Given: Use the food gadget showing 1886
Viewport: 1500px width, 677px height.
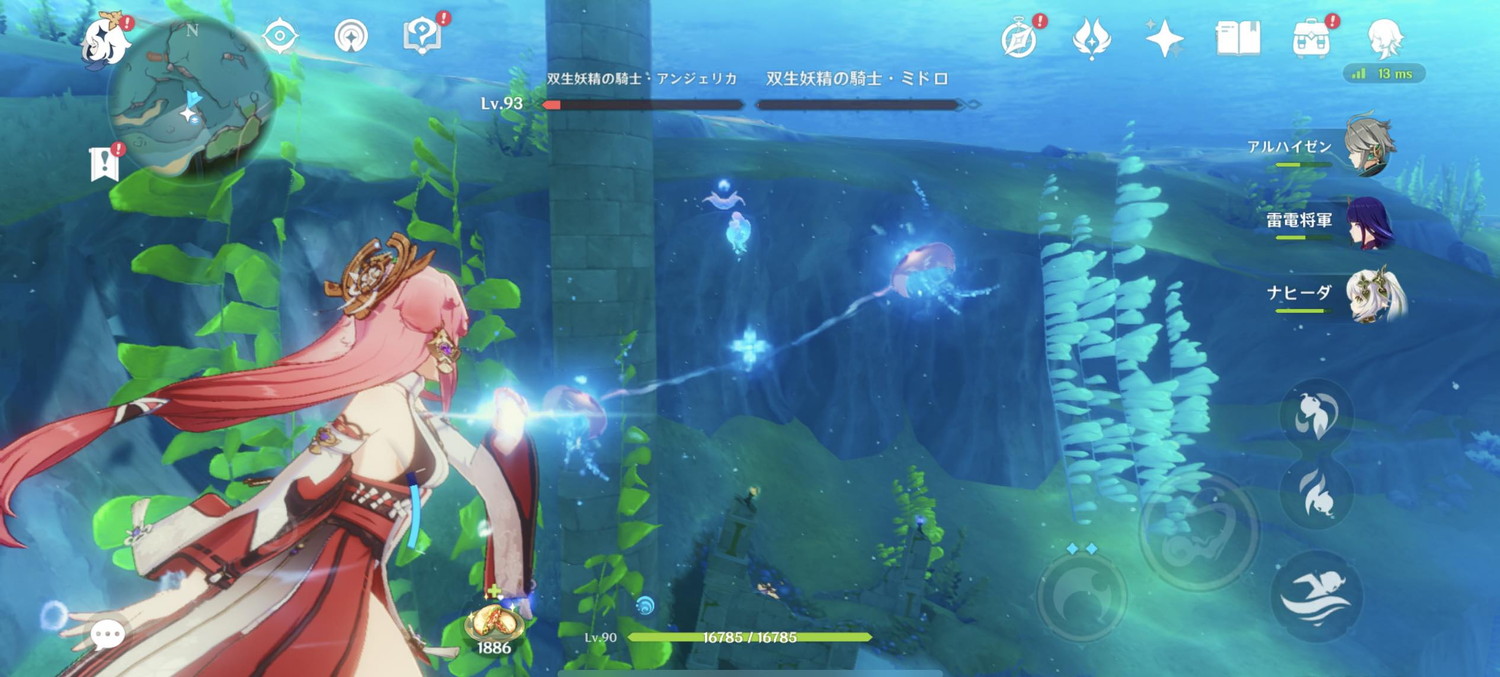Looking at the screenshot, I should click(494, 624).
